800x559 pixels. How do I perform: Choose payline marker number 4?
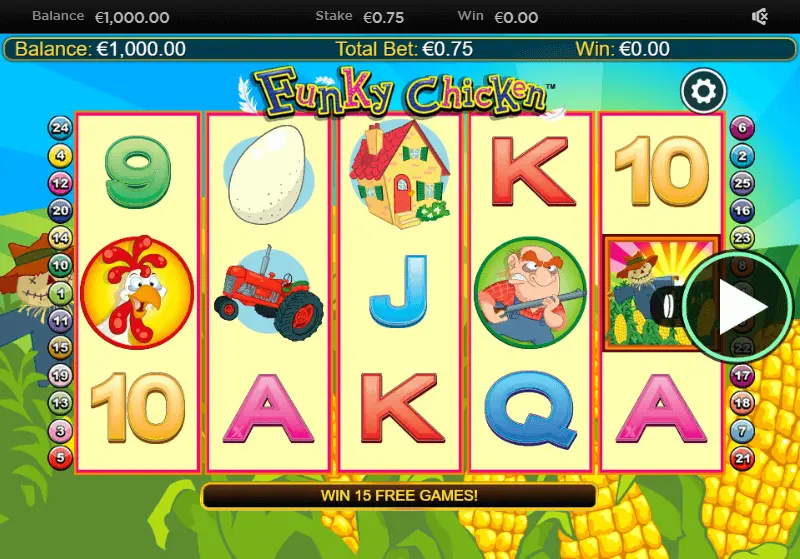coord(61,155)
